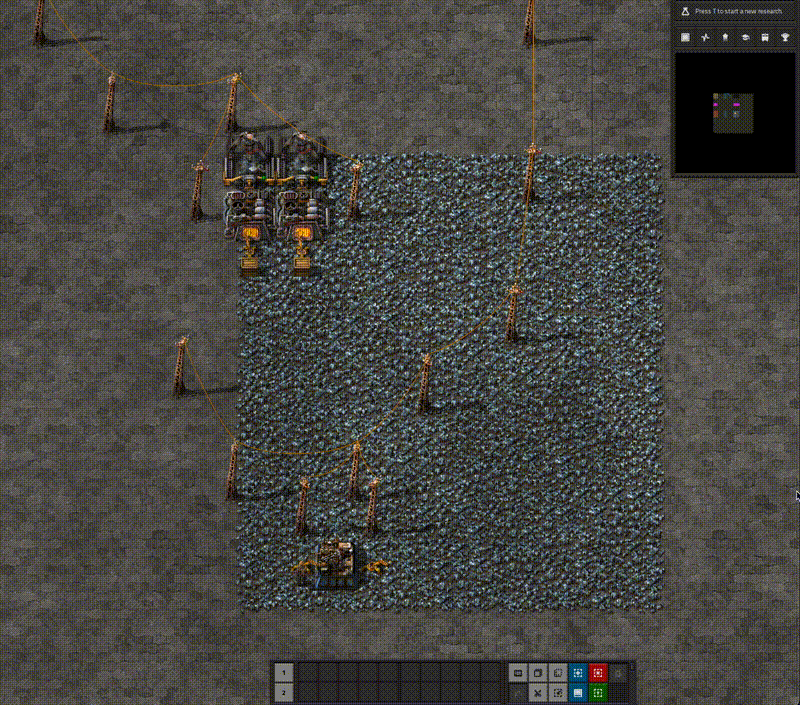This screenshot has width=800, height=705.
Task: Select the green upgrade planner shortcut
Action: pyautogui.click(x=598, y=692)
